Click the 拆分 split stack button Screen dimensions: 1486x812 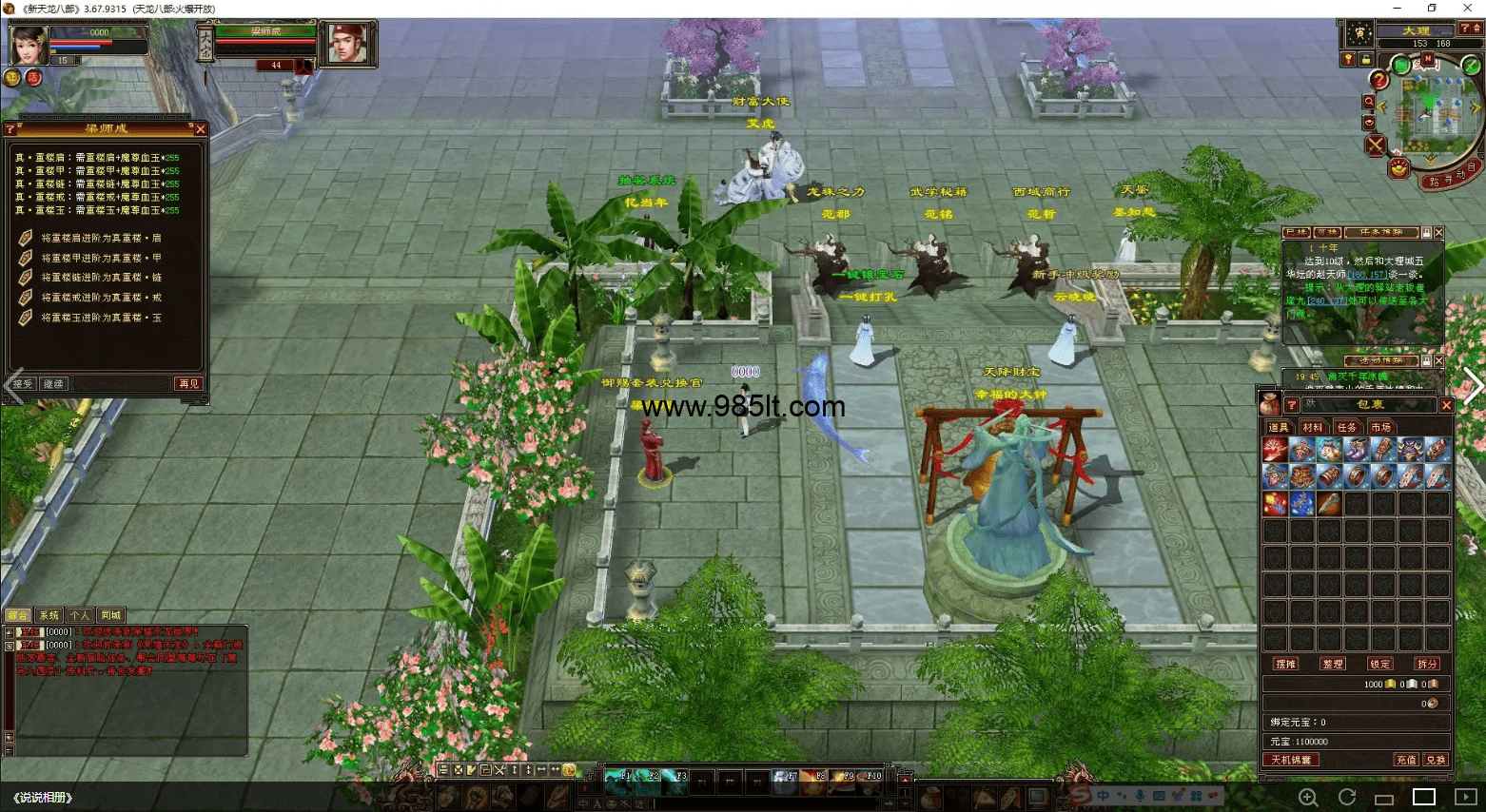(x=1427, y=664)
